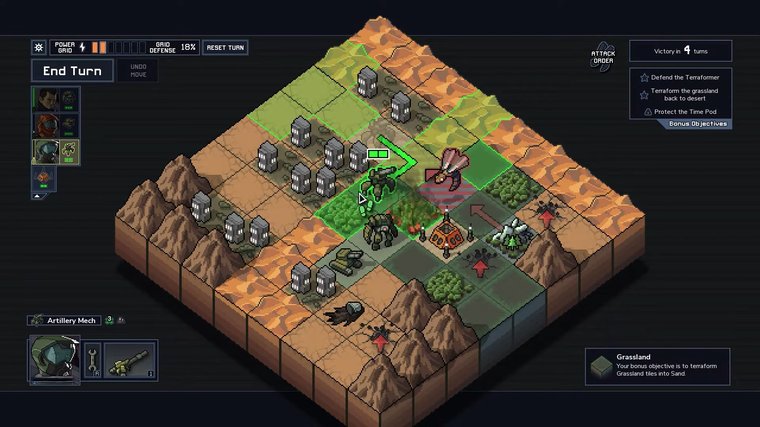
Task: Show the enemy Attack Order
Action: click(x=602, y=57)
